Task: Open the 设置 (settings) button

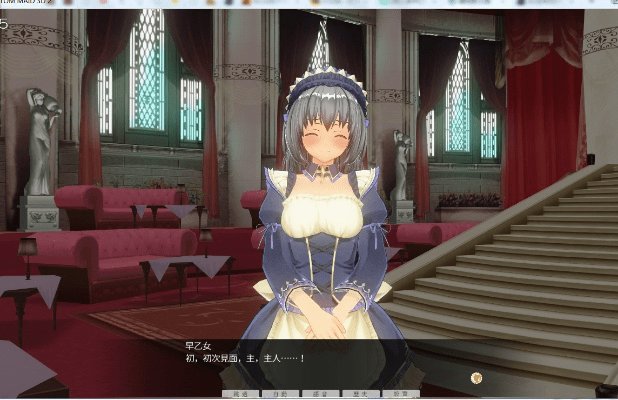Action: pyautogui.click(x=401, y=395)
